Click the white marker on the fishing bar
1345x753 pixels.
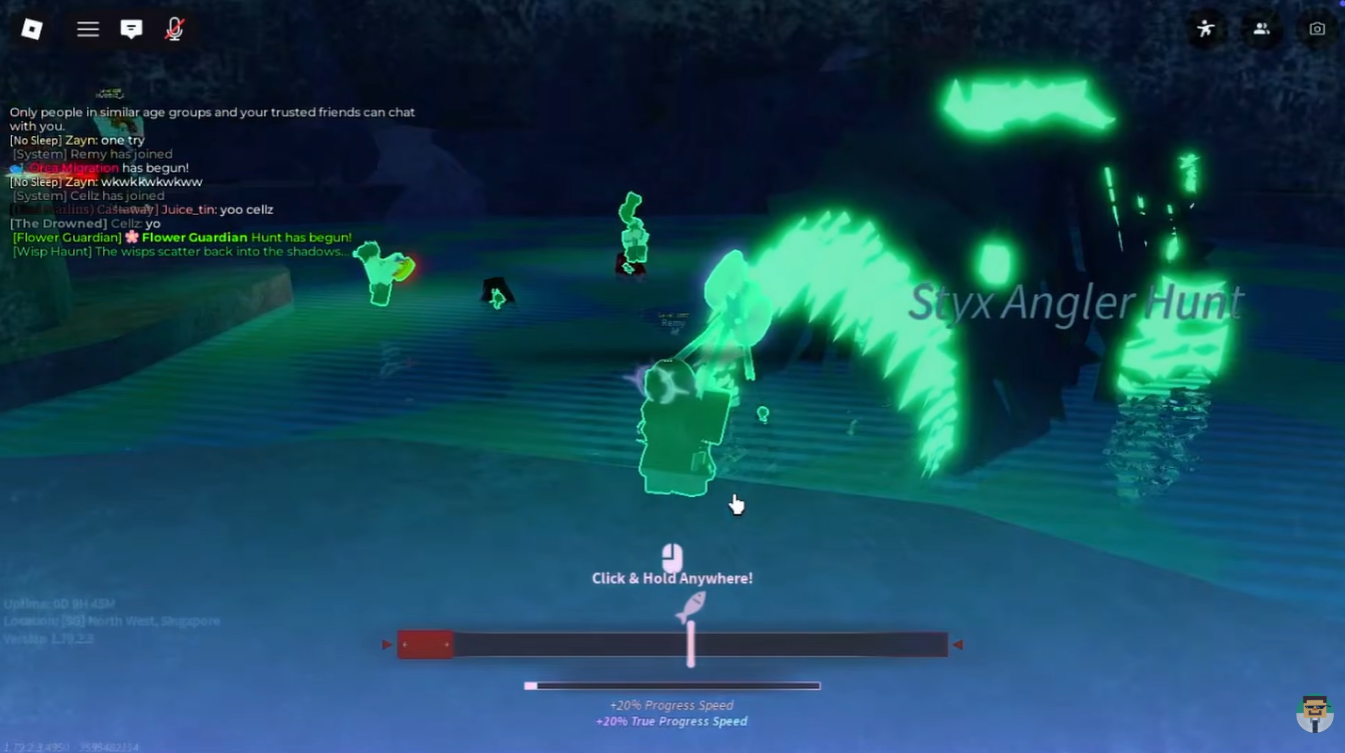(x=691, y=645)
